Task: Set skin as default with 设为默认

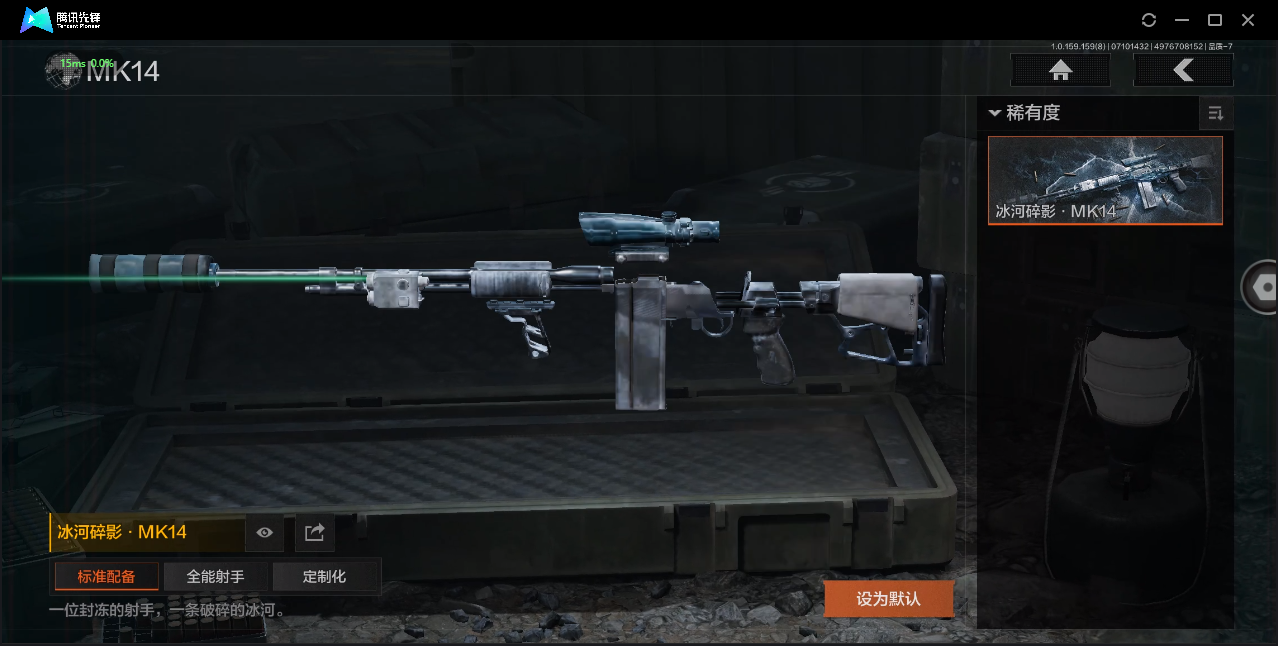Action: pos(888,599)
